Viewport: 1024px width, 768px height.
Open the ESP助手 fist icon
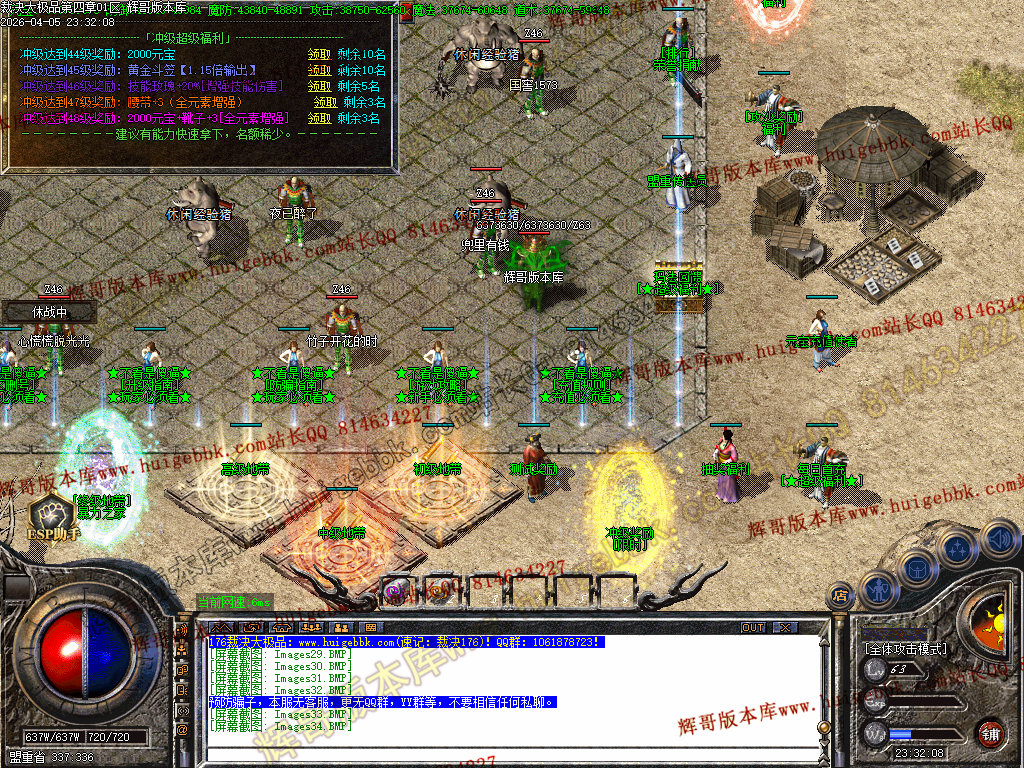point(50,513)
